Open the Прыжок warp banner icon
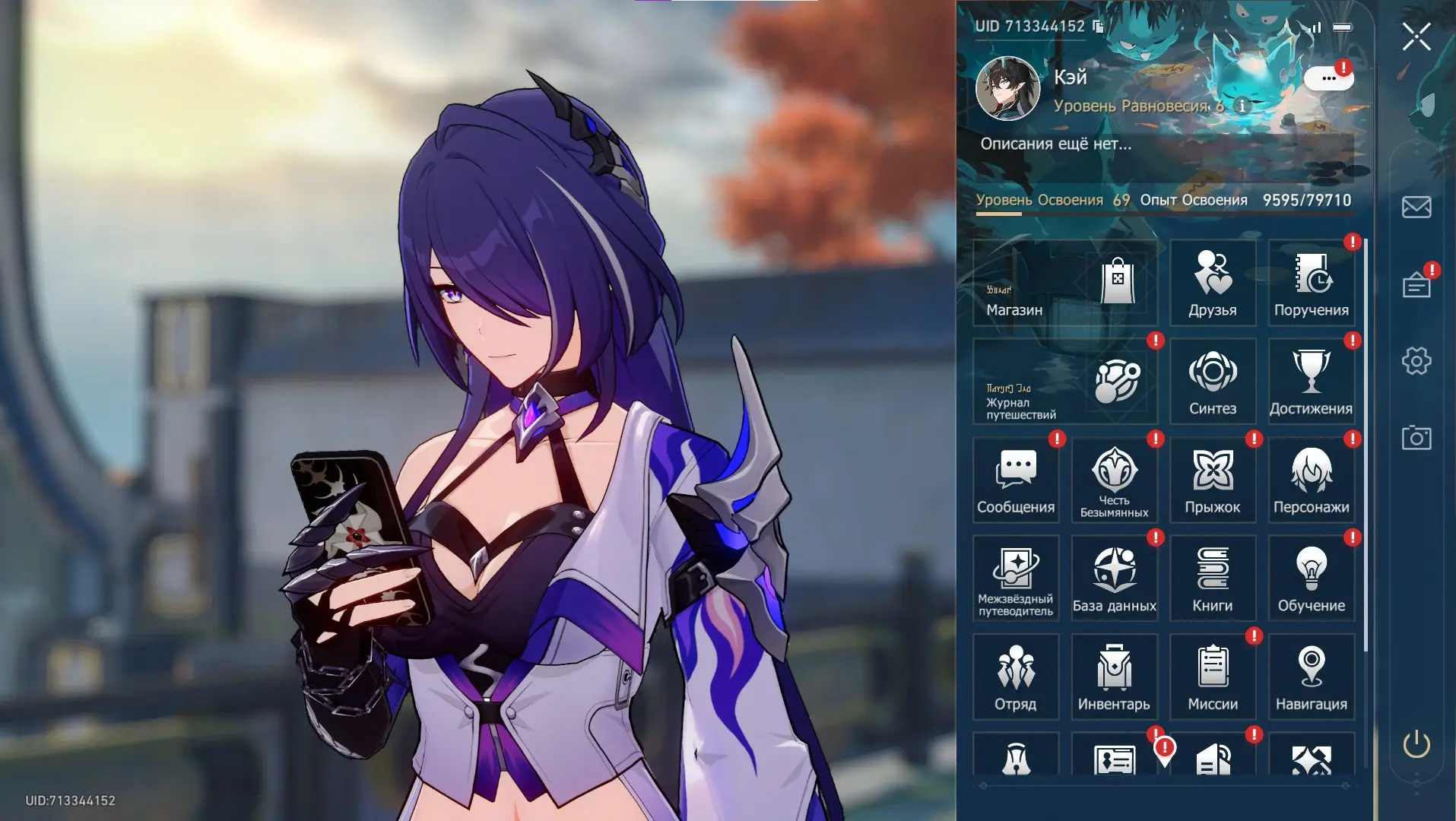Image resolution: width=1456 pixels, height=821 pixels. (1213, 475)
